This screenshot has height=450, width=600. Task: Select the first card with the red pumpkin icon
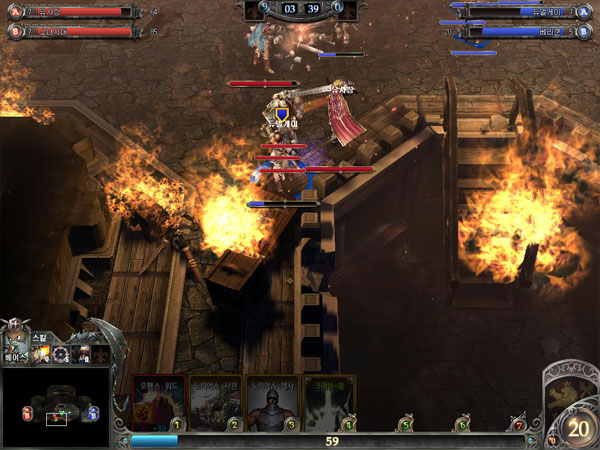(158, 402)
